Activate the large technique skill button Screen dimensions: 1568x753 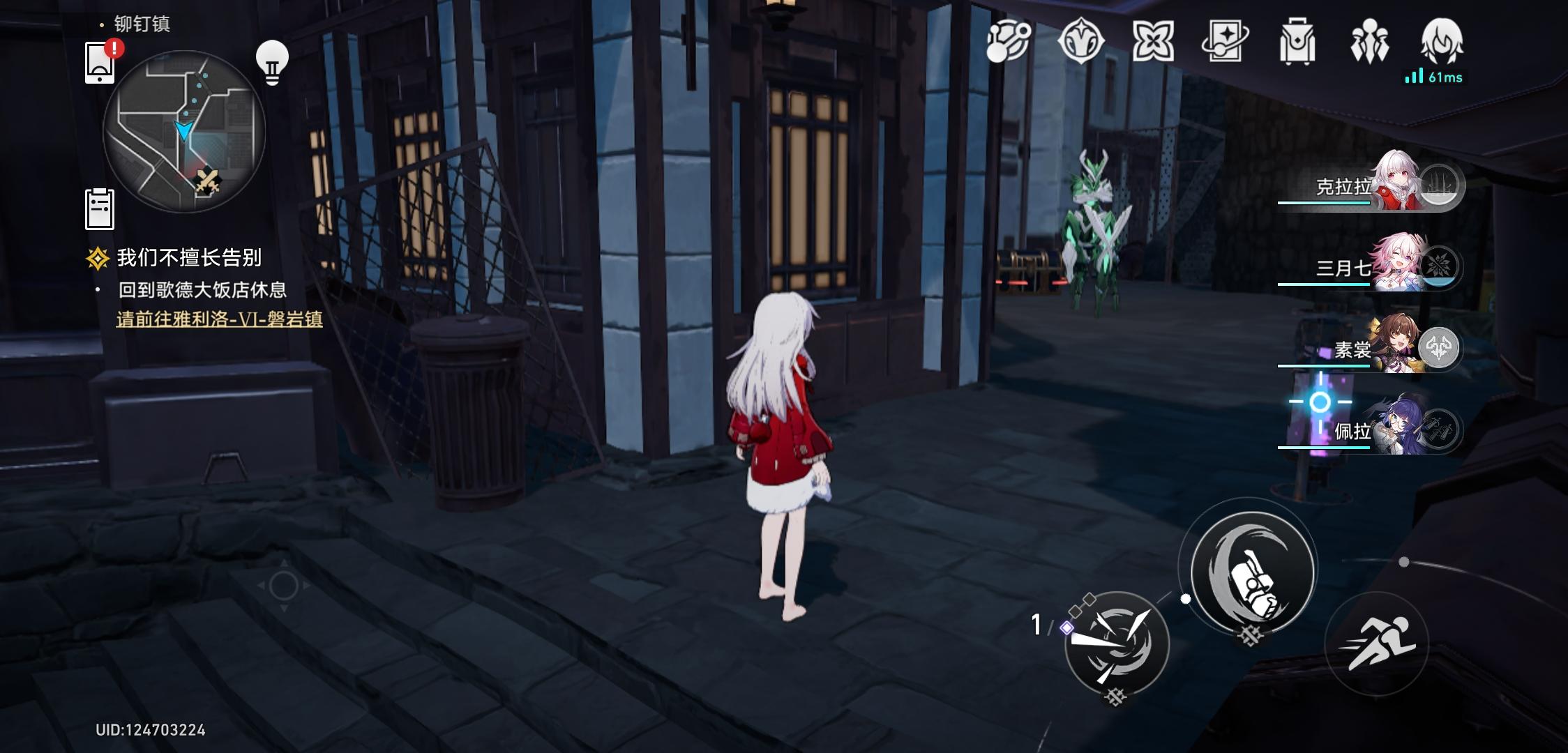[x=1252, y=572]
